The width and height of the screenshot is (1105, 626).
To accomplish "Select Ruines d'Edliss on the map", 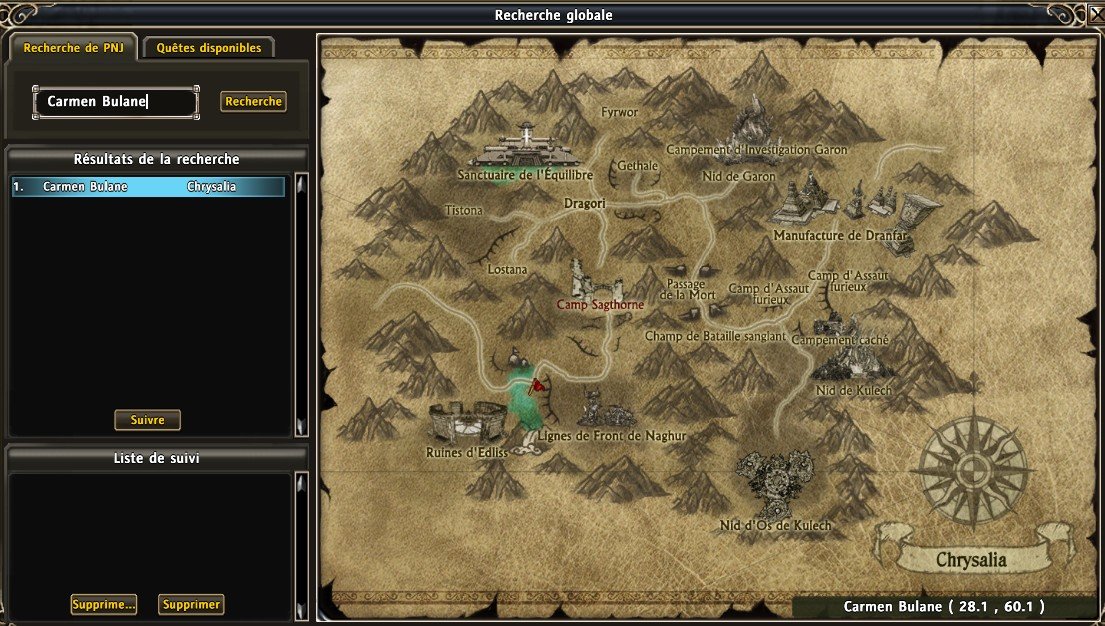I will pos(468,430).
